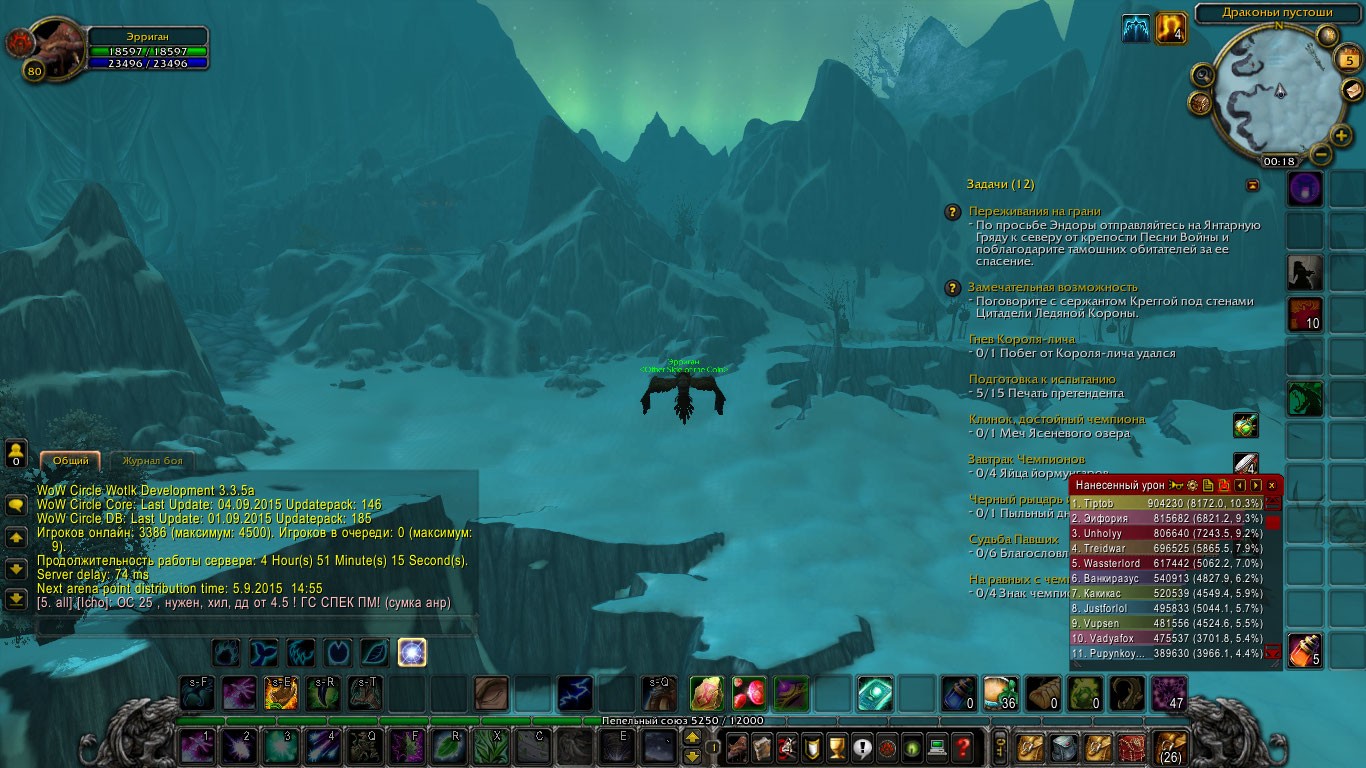Image resolution: width=1366 pixels, height=768 pixels.
Task: Use the Ashwood Lake sword quest item icon
Action: (1246, 425)
